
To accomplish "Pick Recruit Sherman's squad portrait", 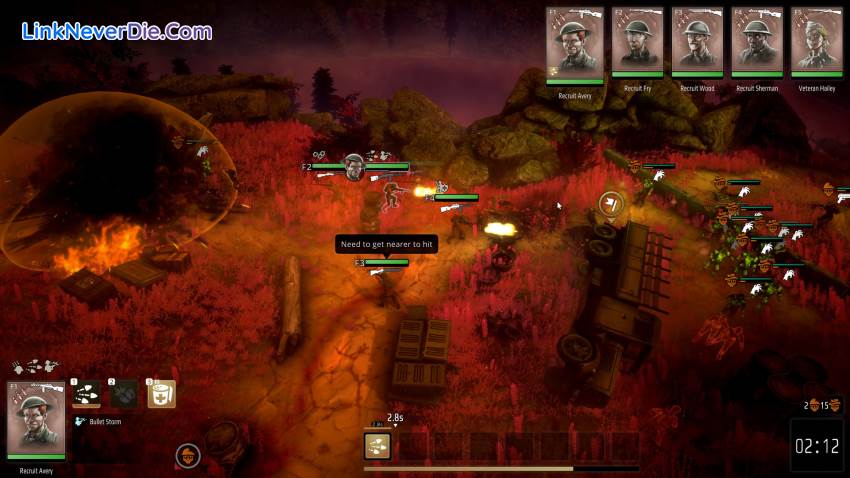I will [x=757, y=42].
